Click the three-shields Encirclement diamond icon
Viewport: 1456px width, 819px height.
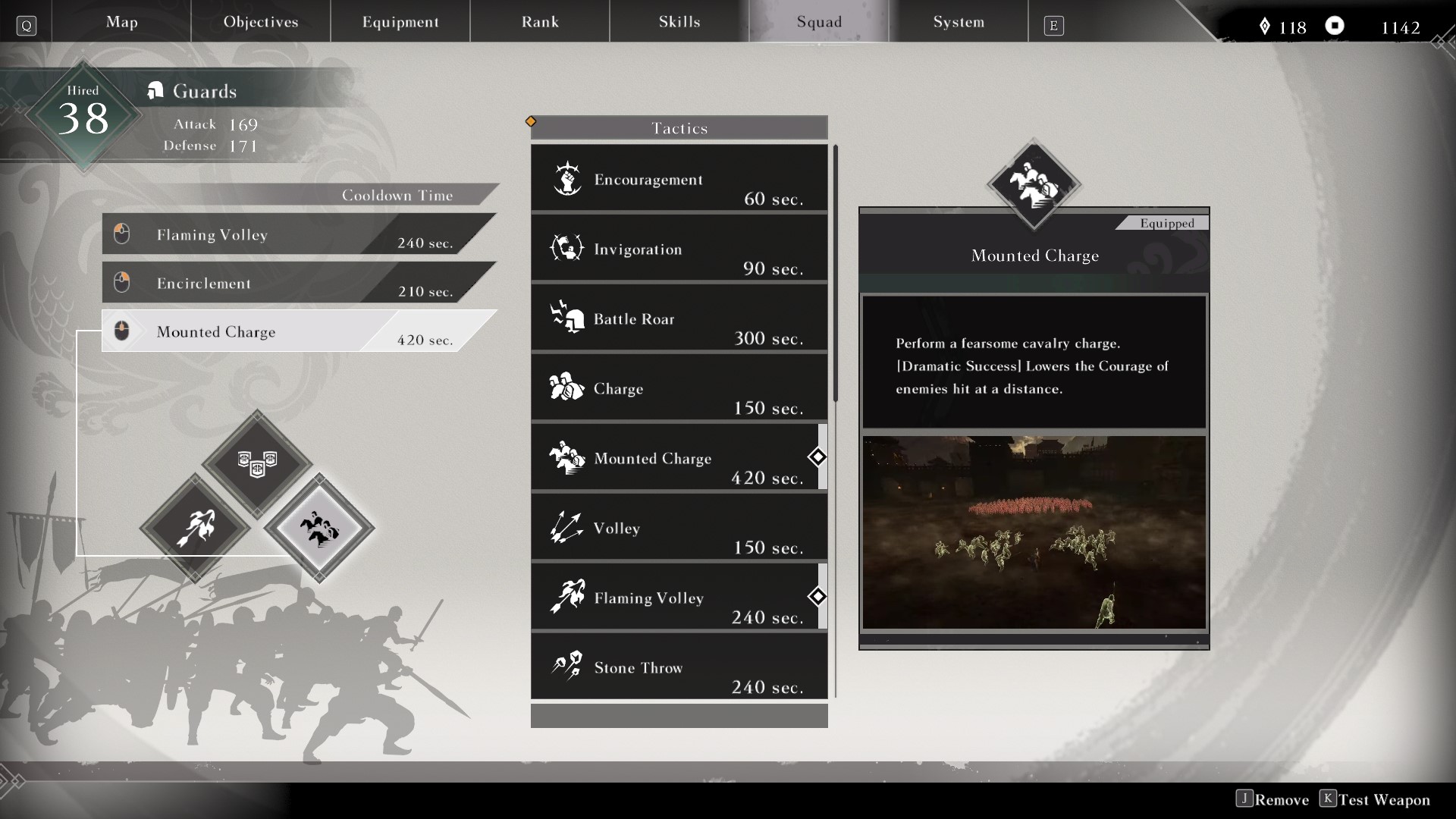click(257, 462)
